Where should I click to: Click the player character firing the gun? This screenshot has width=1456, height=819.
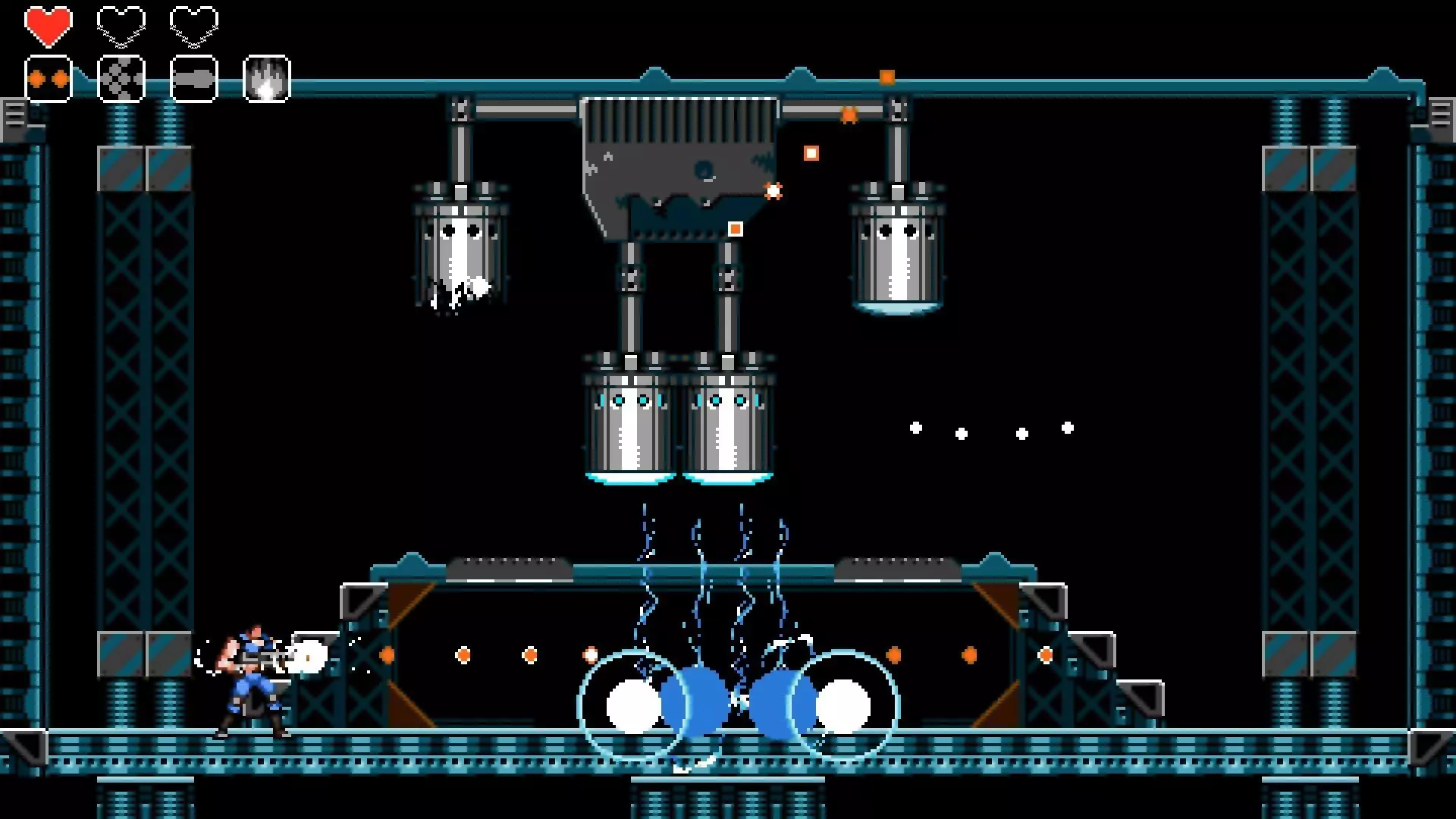tap(254, 682)
